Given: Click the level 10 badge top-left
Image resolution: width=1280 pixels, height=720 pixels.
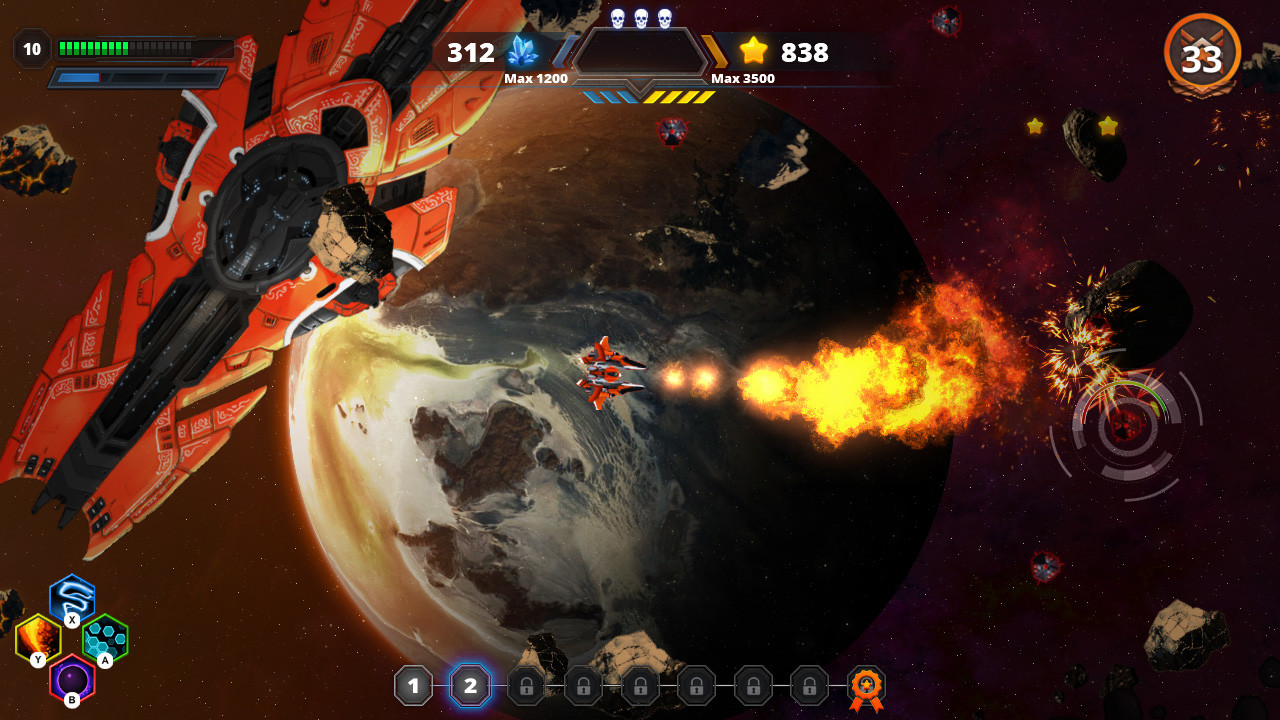Looking at the screenshot, I should (31, 46).
